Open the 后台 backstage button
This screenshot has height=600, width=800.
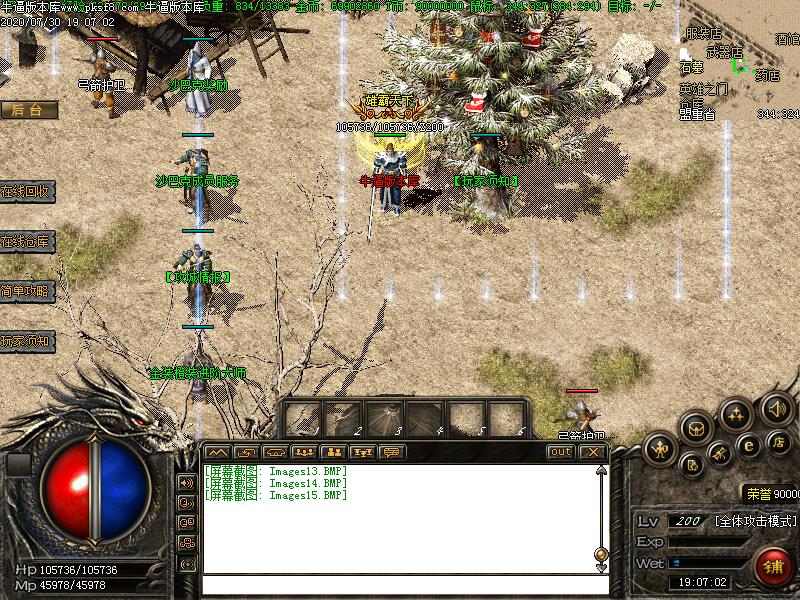27,110
